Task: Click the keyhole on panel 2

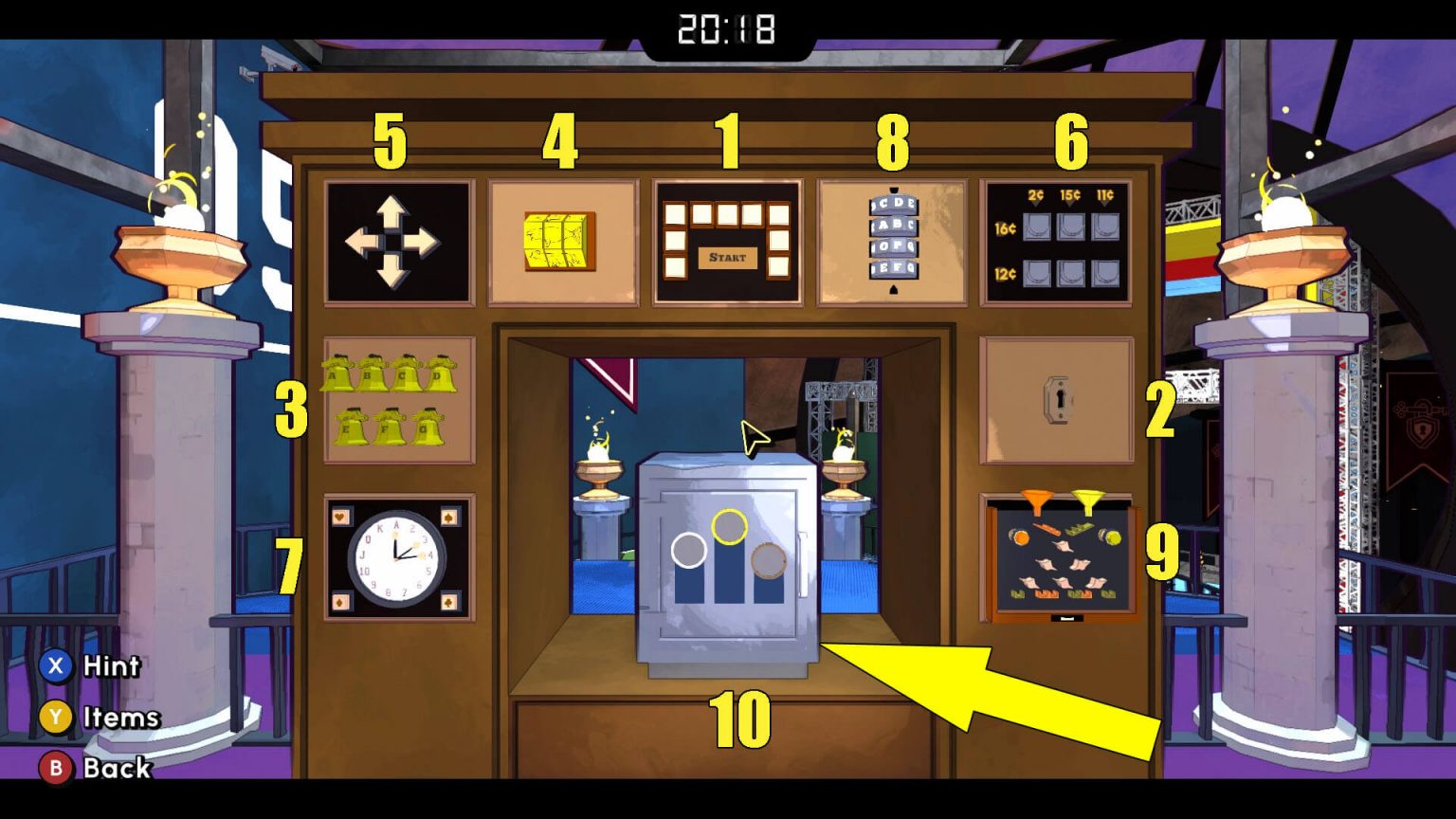Action: 1060,398
